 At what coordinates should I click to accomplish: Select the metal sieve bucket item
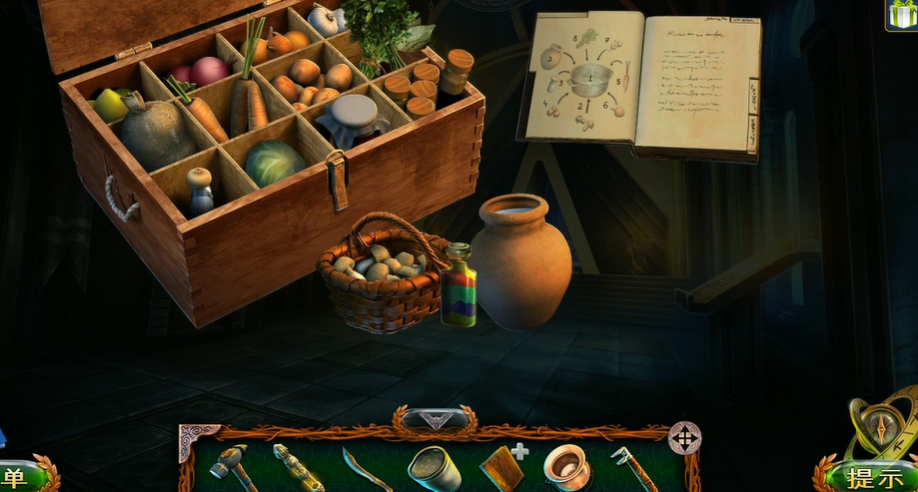(x=431, y=467)
